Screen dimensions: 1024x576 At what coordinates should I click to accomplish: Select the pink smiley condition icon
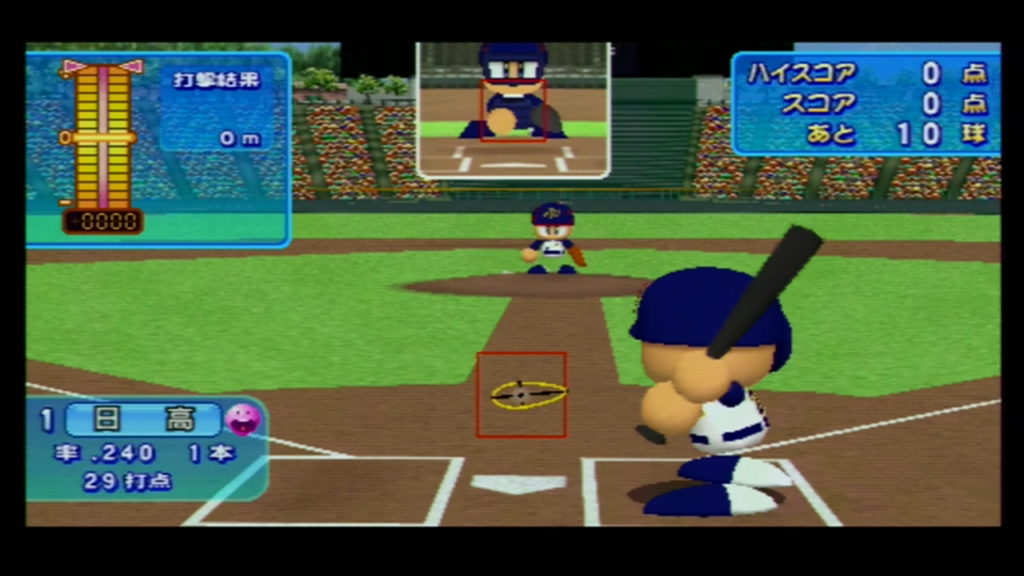coord(241,419)
